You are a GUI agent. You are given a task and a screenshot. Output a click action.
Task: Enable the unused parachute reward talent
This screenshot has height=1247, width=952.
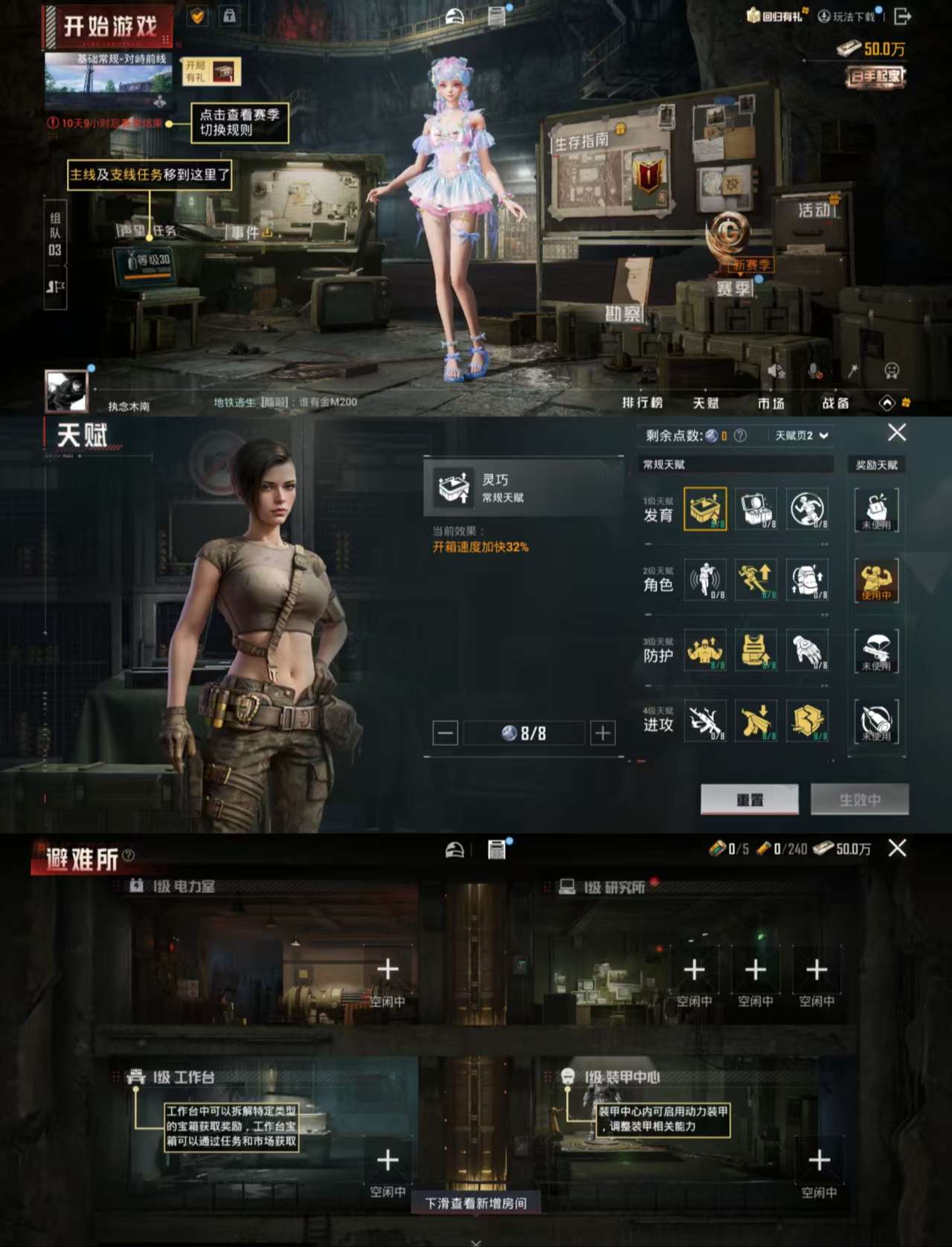click(x=878, y=652)
